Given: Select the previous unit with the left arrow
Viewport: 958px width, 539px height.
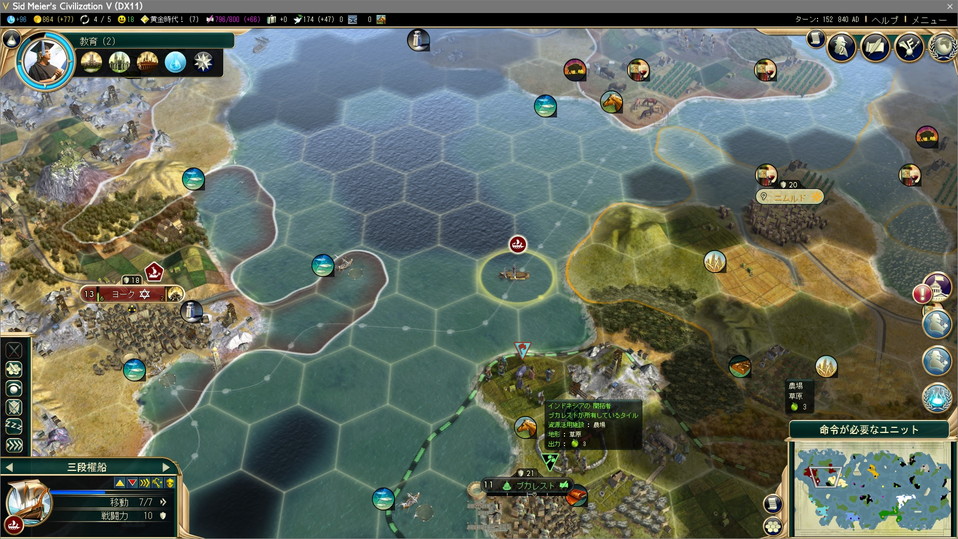Looking at the screenshot, I should (9, 467).
